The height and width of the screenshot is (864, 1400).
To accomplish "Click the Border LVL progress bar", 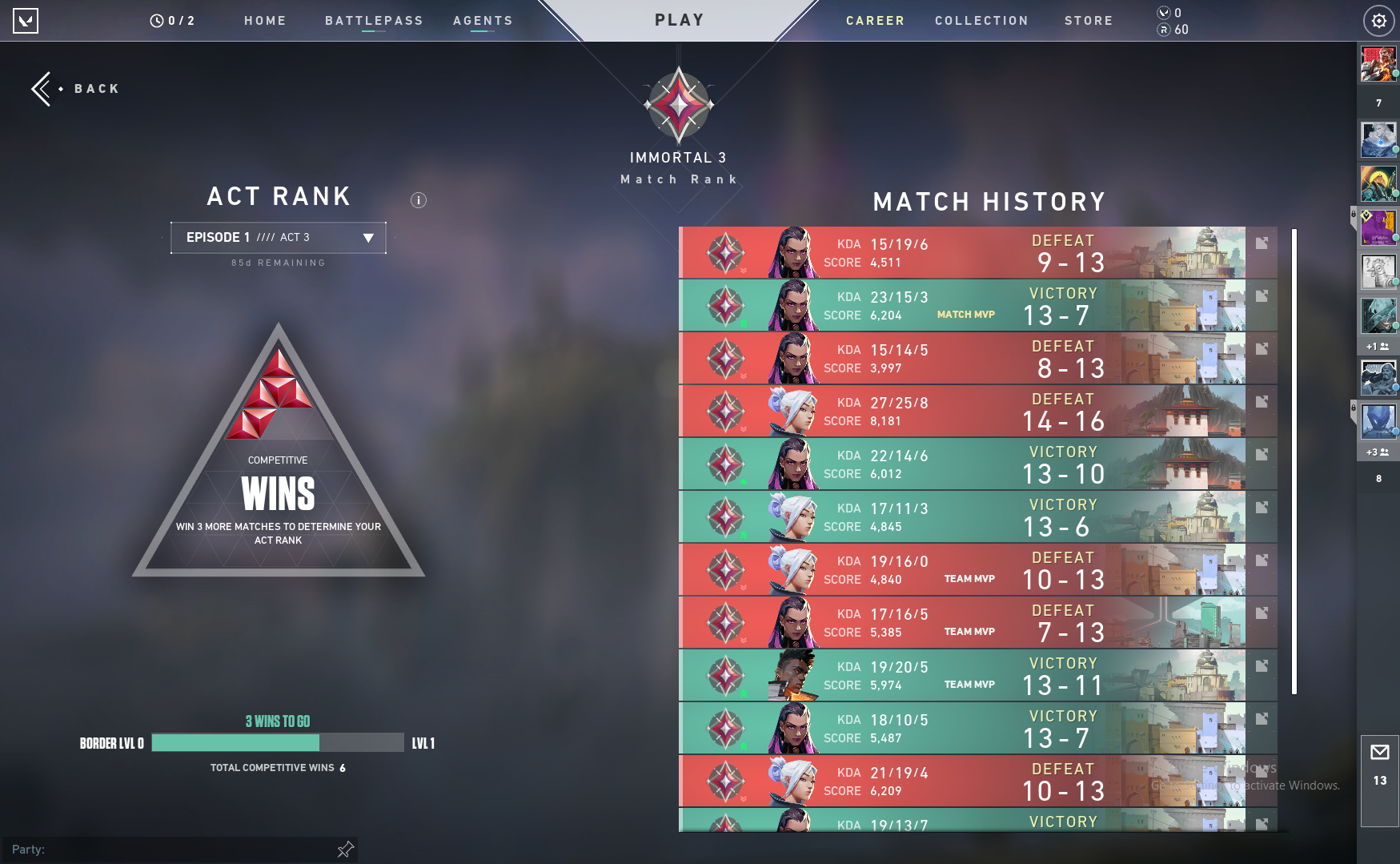I will (276, 742).
